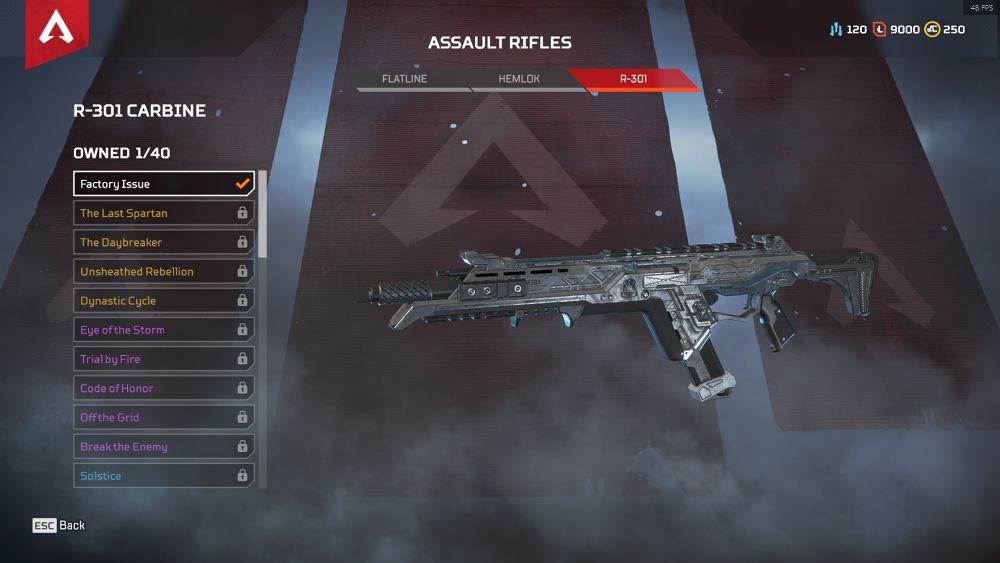Select the R-301 tab
Image resolution: width=1000 pixels, height=563 pixels.
pos(633,78)
